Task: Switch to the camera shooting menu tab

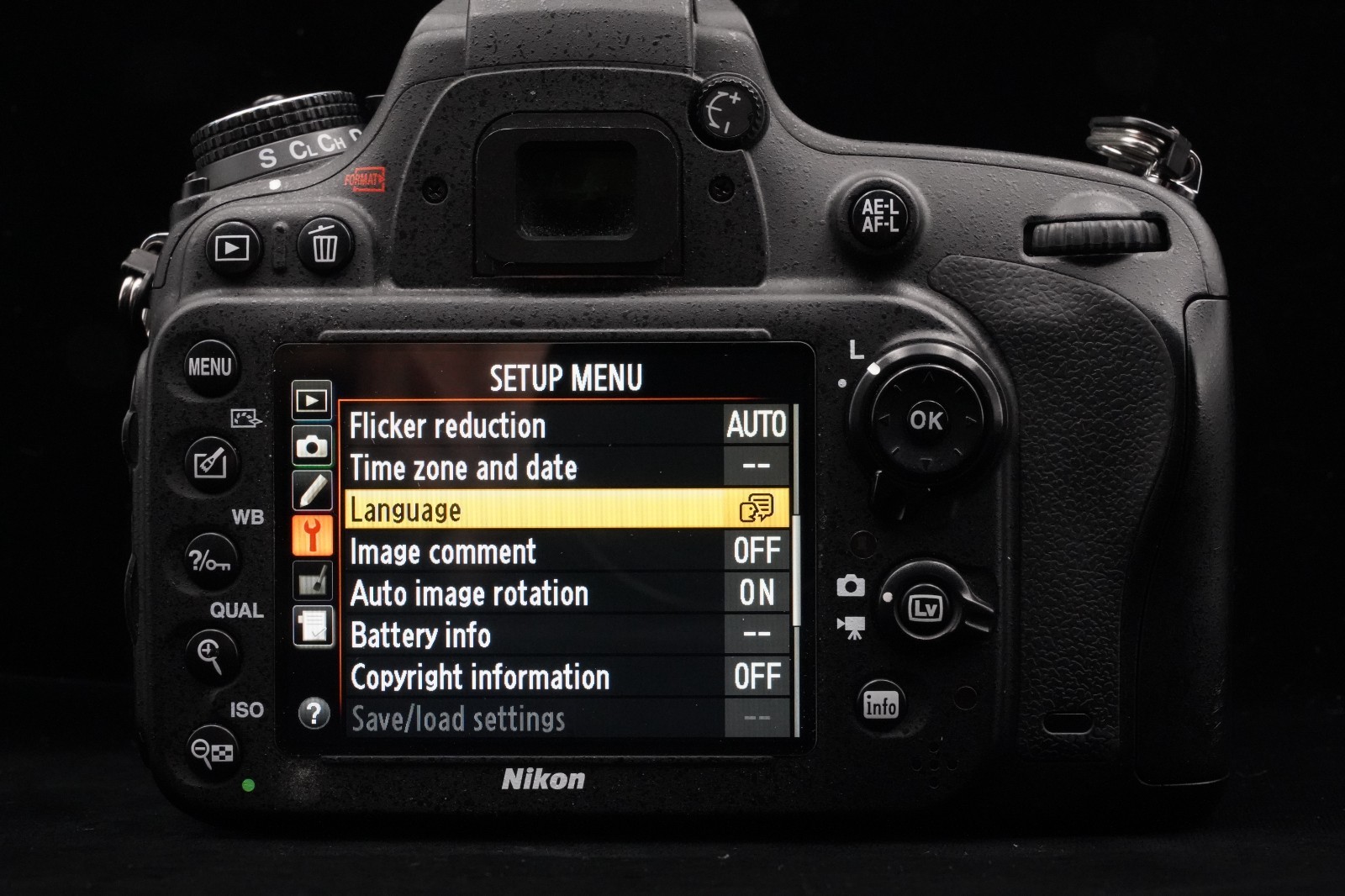Action: 312,445
